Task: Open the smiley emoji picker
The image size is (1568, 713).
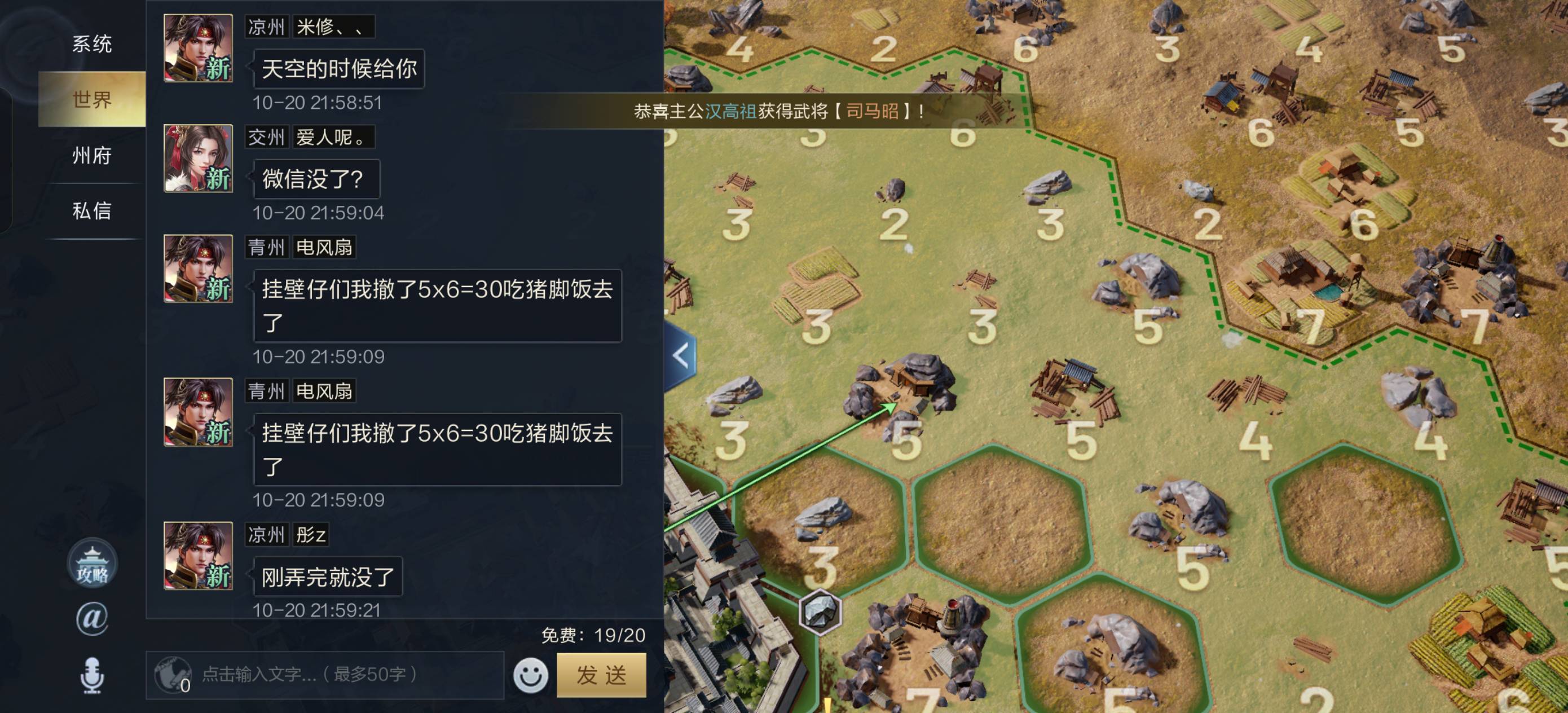Action: [530, 675]
